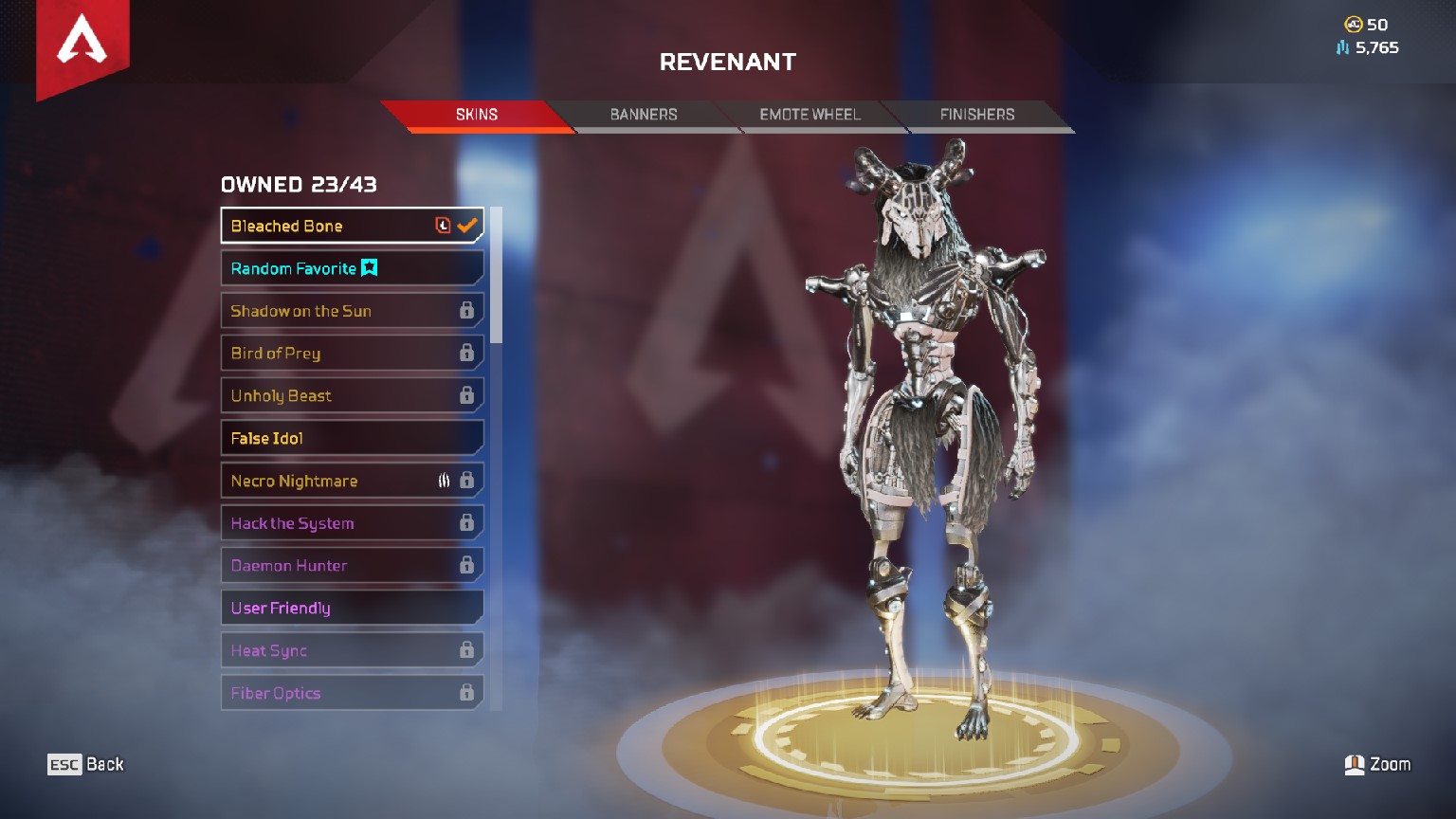This screenshot has height=819, width=1456.
Task: Click the lock toggle on Unholy Beast
Action: coord(468,394)
